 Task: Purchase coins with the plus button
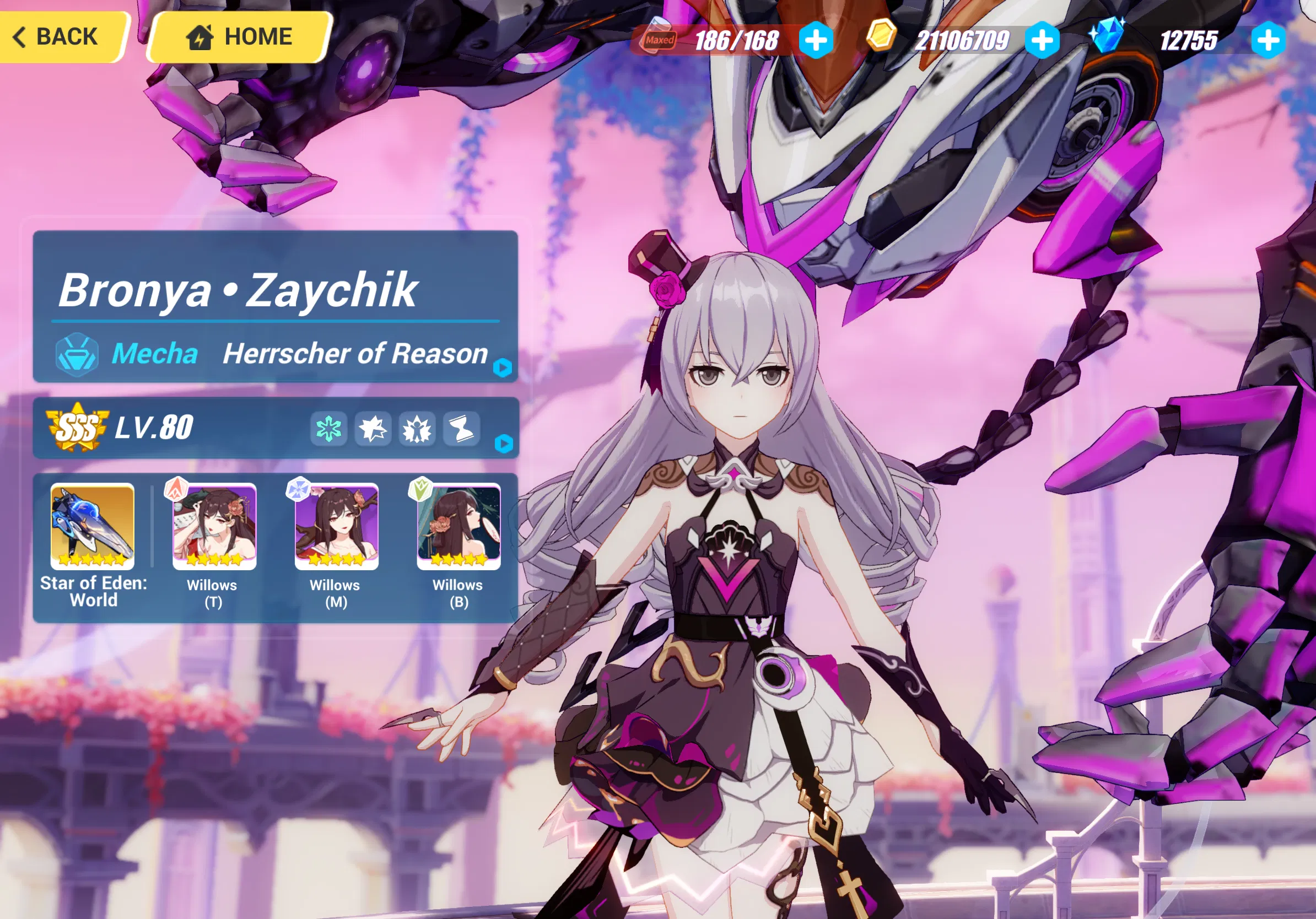coord(1043,39)
